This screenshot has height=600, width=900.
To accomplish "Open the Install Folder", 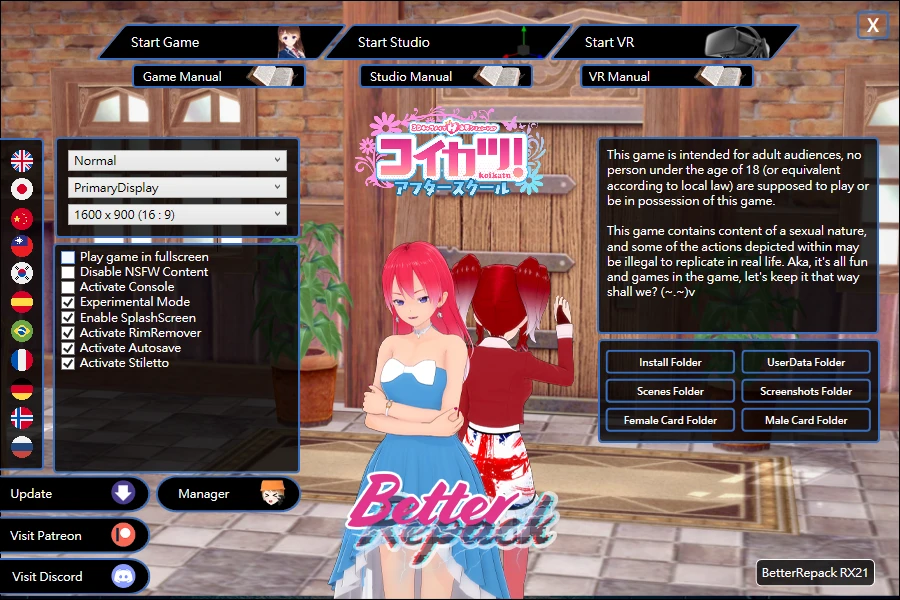I will coord(670,362).
